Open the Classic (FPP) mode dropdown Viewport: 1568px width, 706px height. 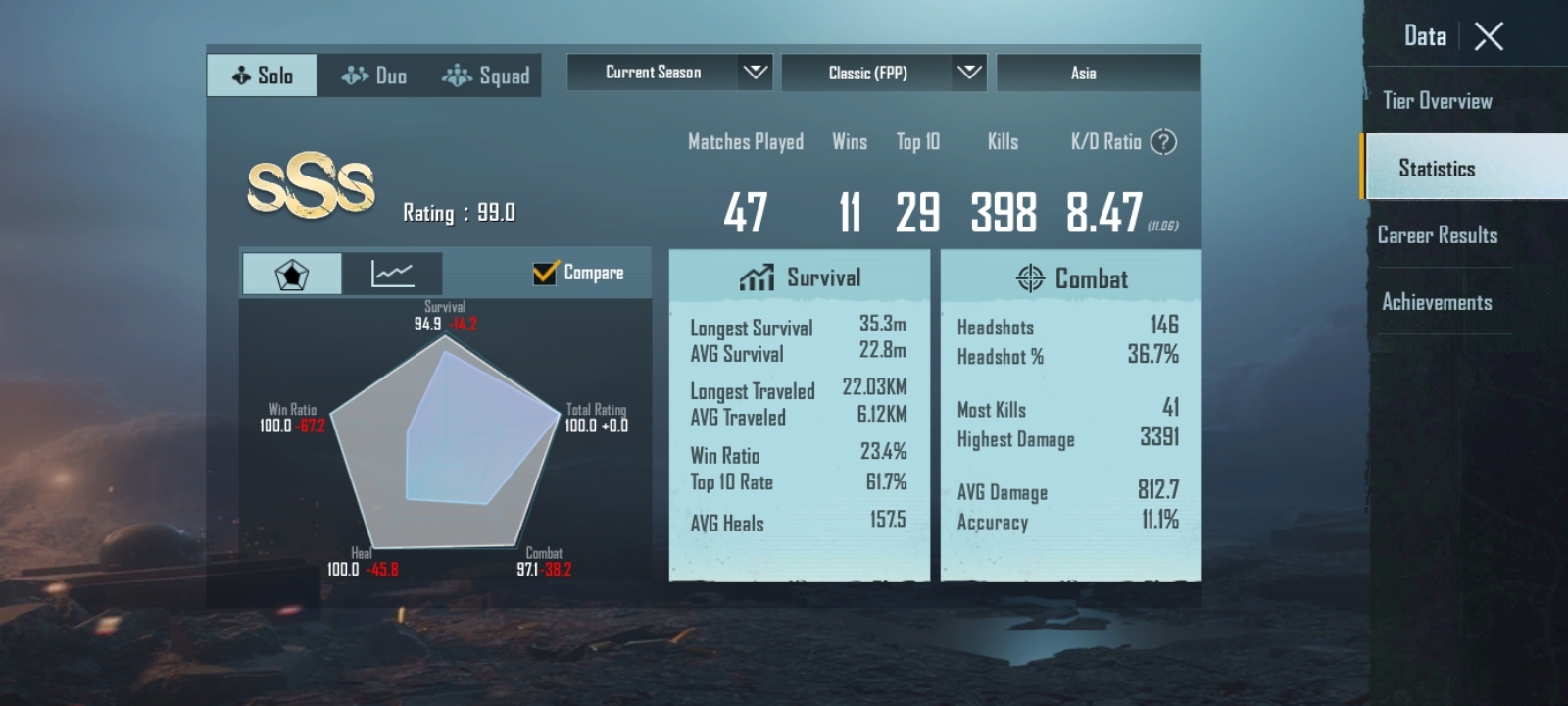point(882,72)
